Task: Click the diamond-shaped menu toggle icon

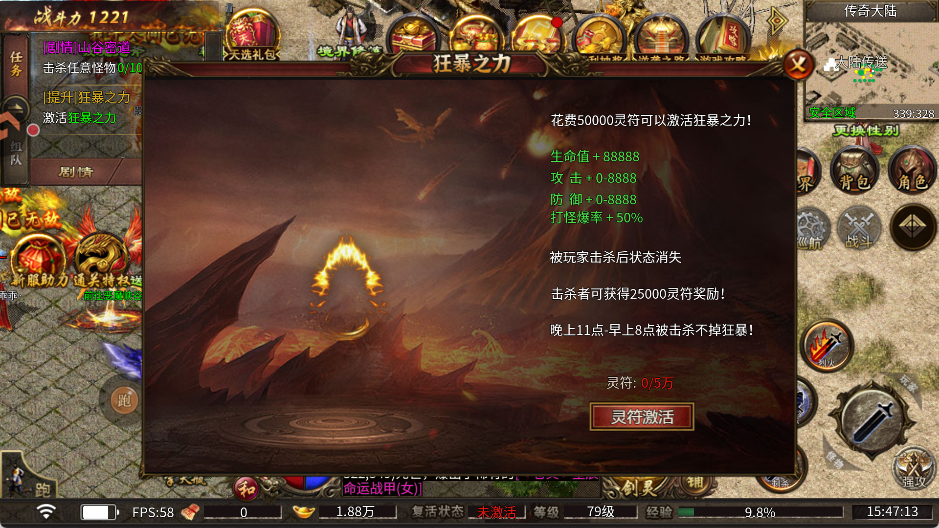Action: pos(912,227)
